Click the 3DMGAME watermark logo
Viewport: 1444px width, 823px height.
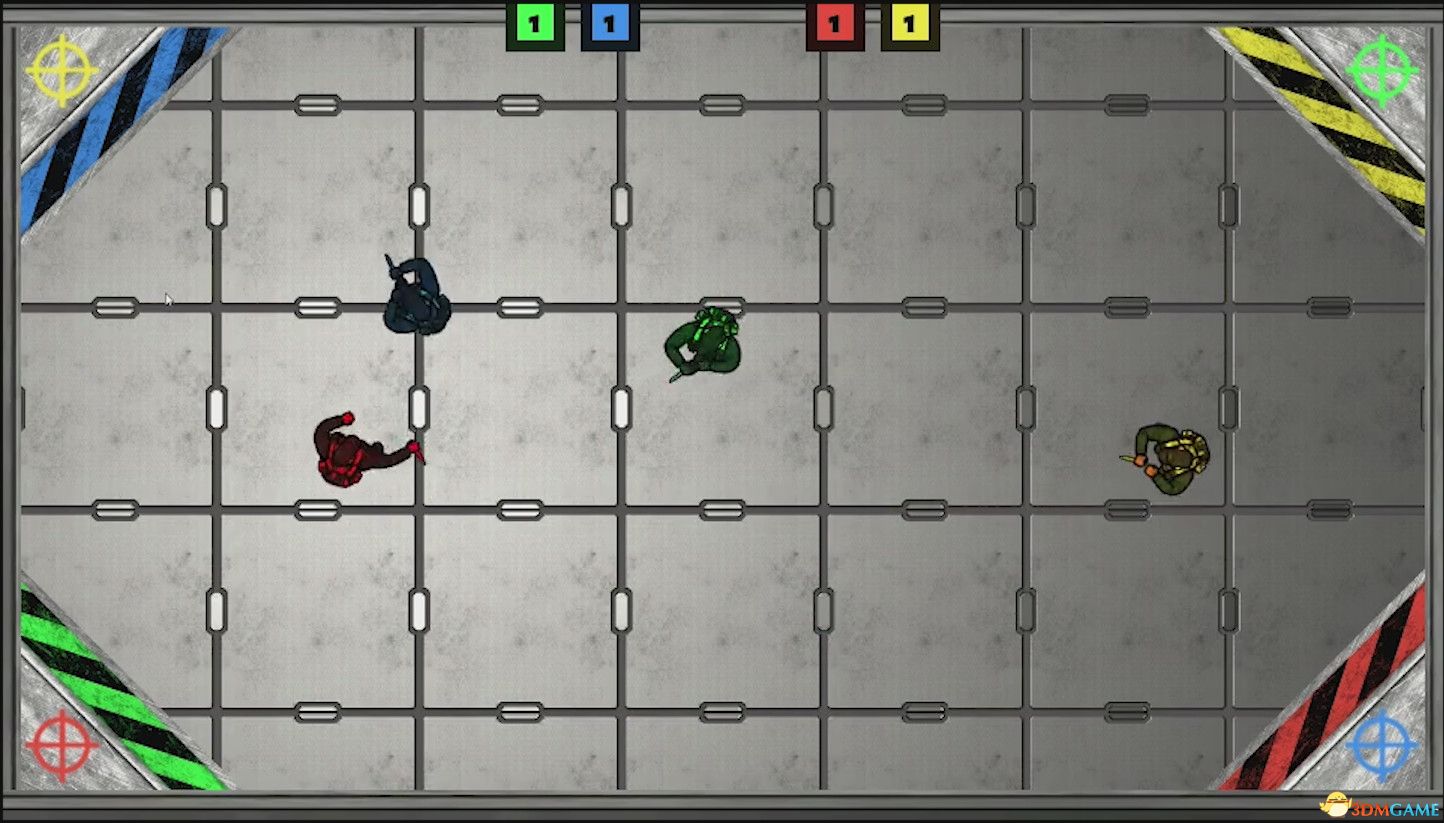(1380, 805)
